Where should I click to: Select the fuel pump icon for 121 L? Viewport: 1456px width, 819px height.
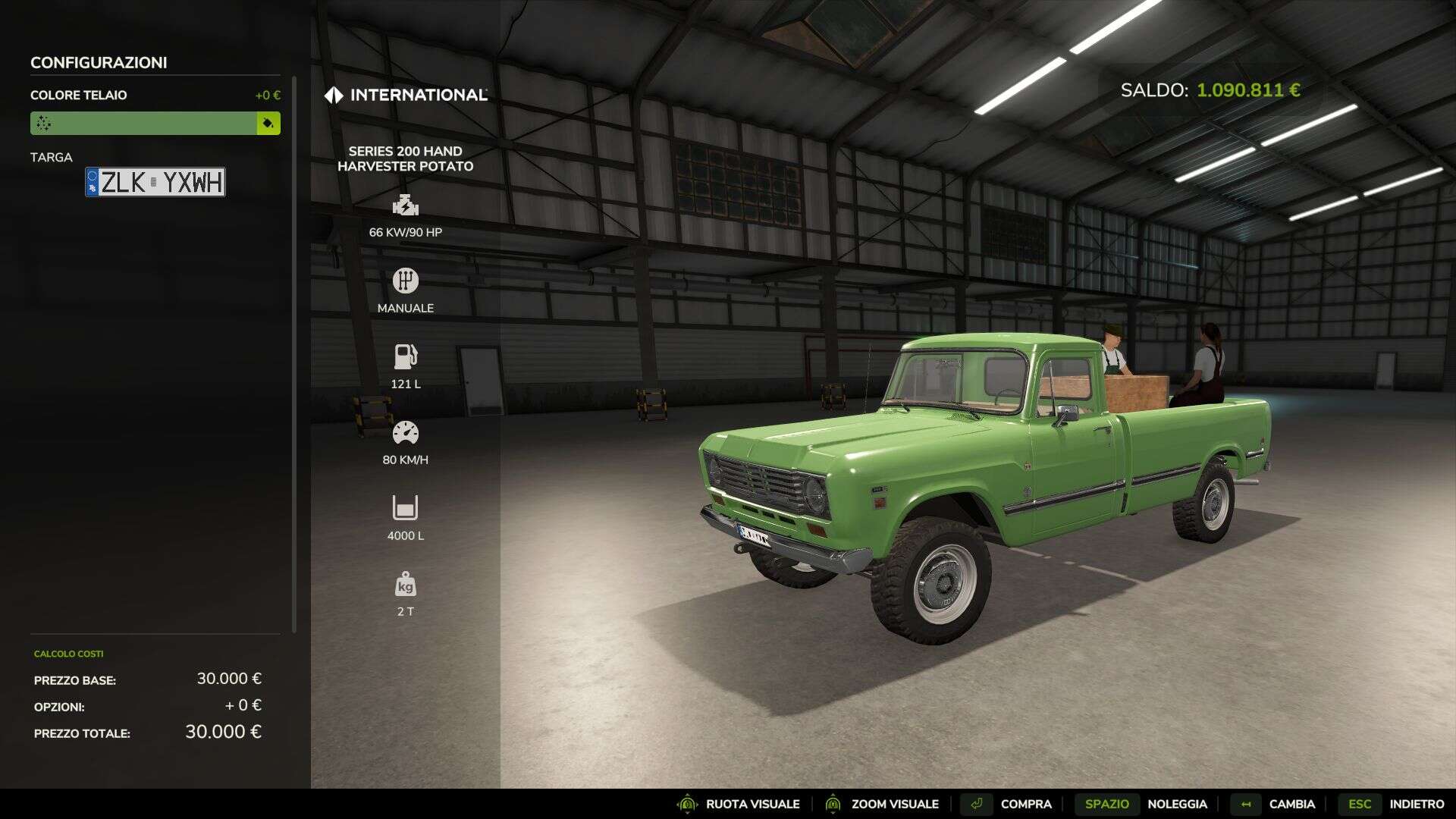pyautogui.click(x=406, y=356)
